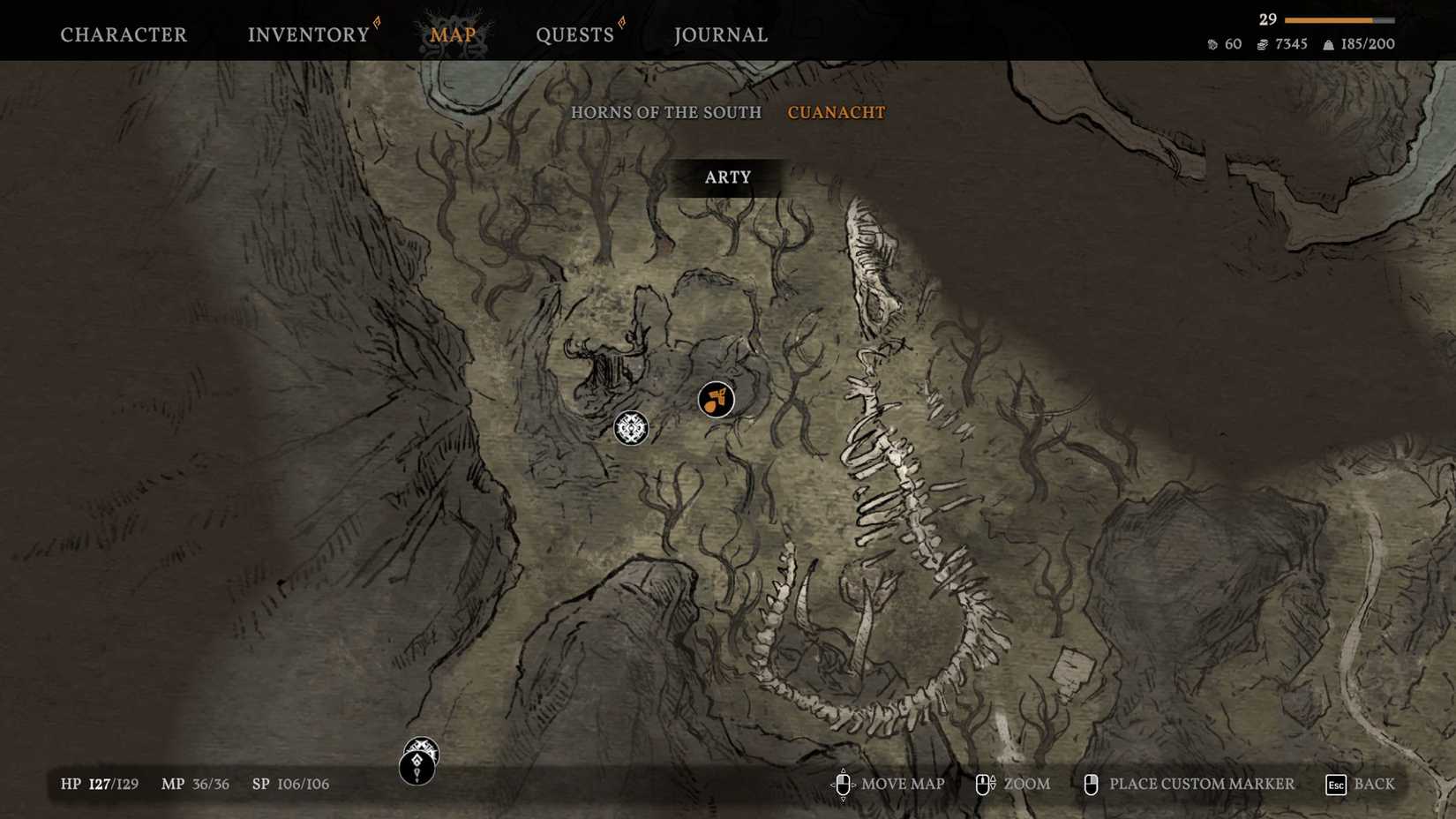
Task: Click the ARTY location nameplate
Action: pos(727,177)
